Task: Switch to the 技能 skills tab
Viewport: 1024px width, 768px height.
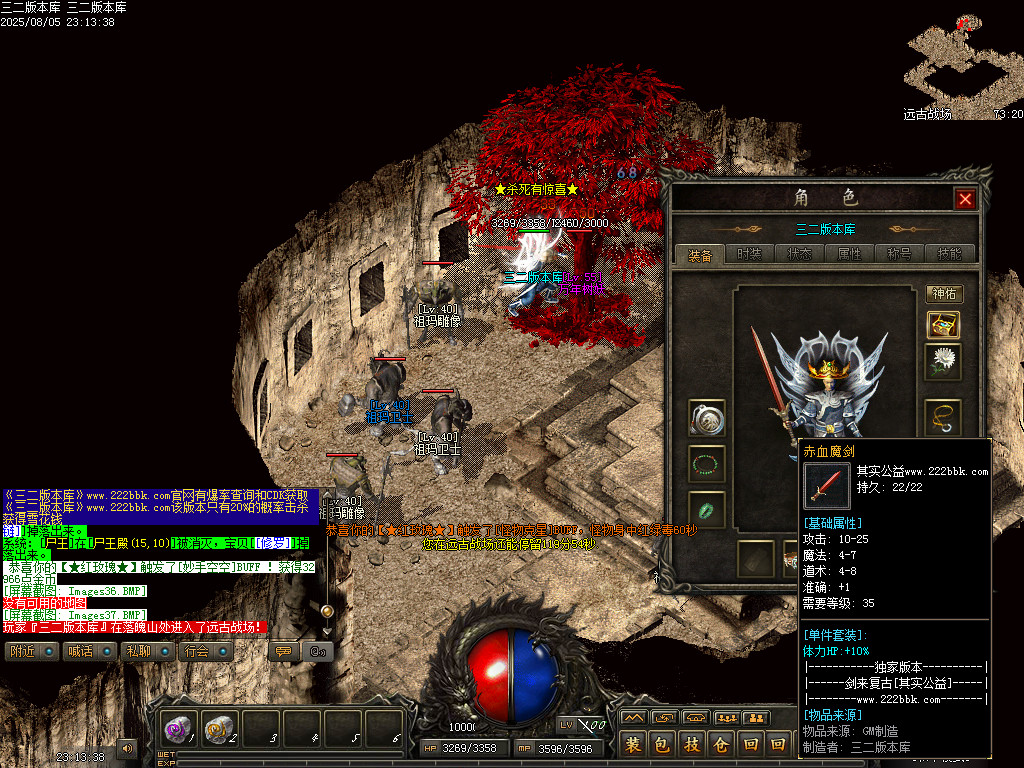Action: click(949, 254)
